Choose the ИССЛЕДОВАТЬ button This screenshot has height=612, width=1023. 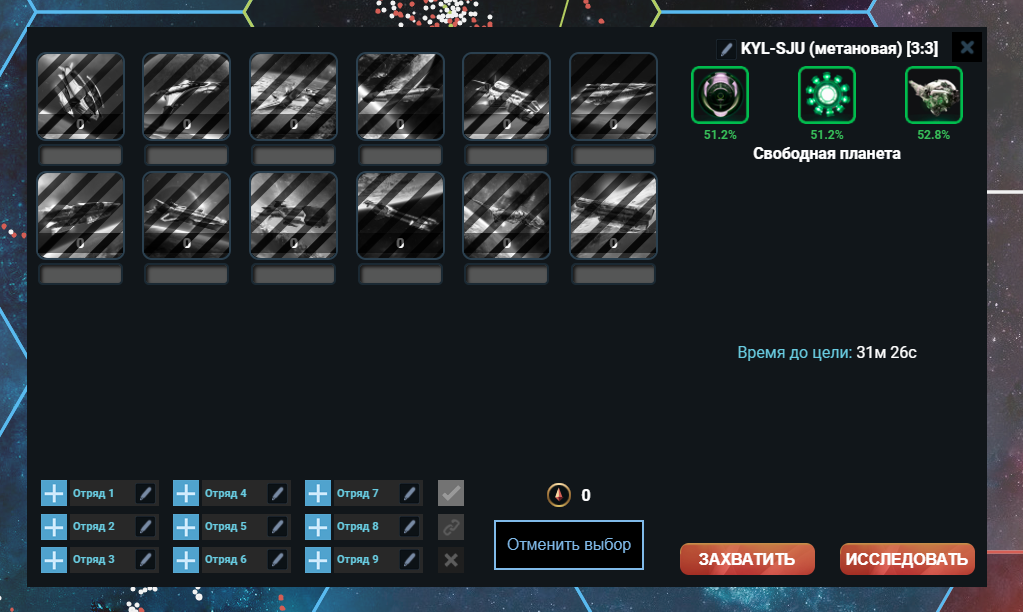pyautogui.click(x=907, y=559)
